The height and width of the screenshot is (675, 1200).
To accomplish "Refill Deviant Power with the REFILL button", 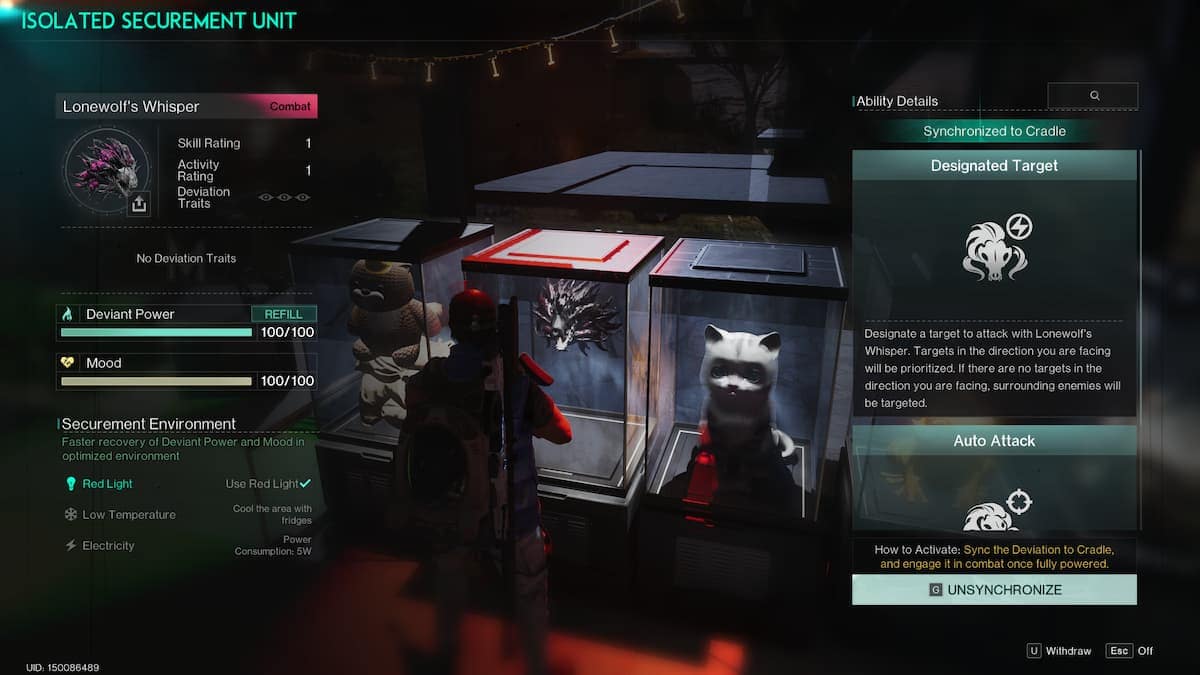I will (284, 314).
